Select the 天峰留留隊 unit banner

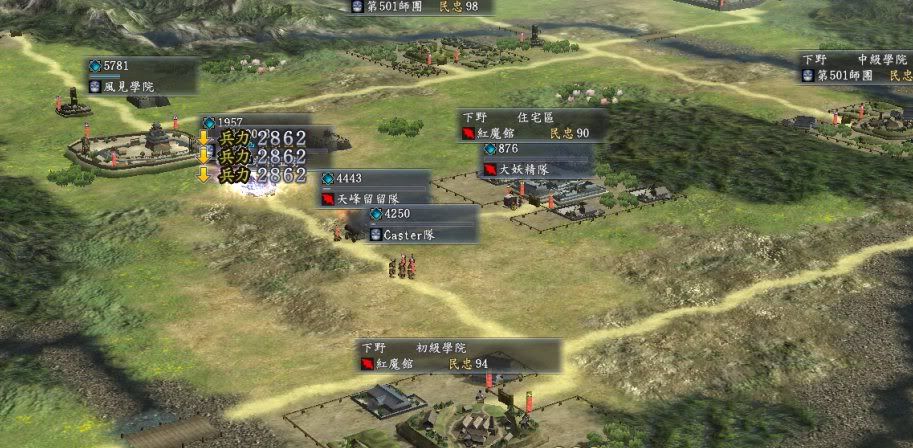tap(374, 189)
